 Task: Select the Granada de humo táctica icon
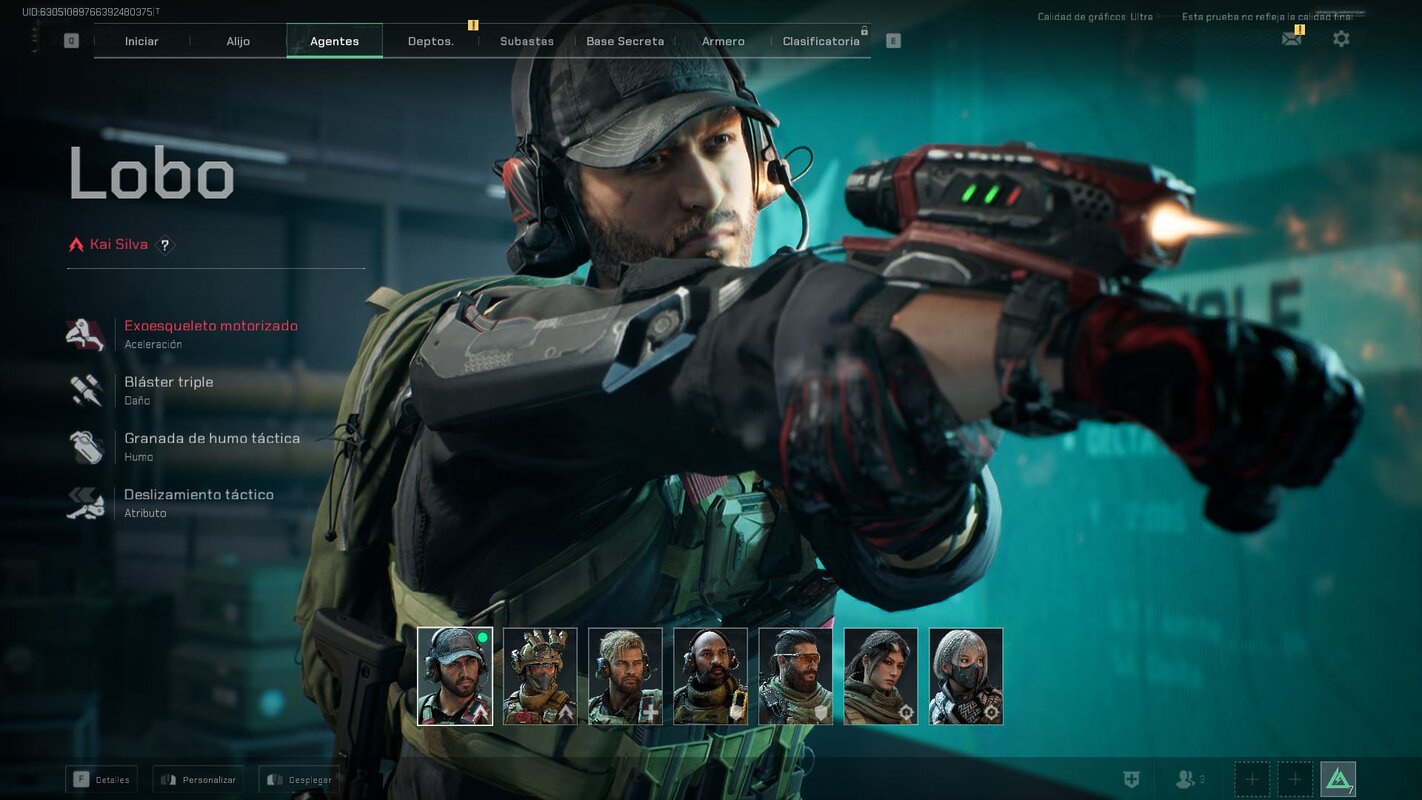pyautogui.click(x=86, y=446)
